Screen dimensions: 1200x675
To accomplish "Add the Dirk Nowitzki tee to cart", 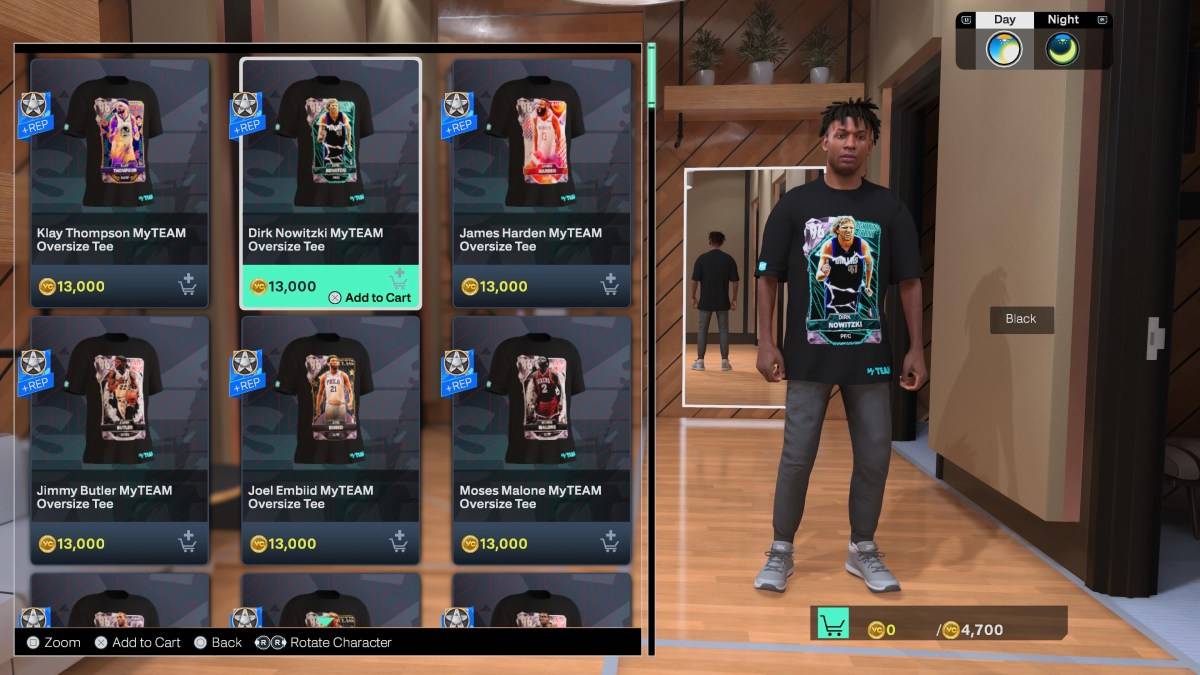I will (370, 297).
